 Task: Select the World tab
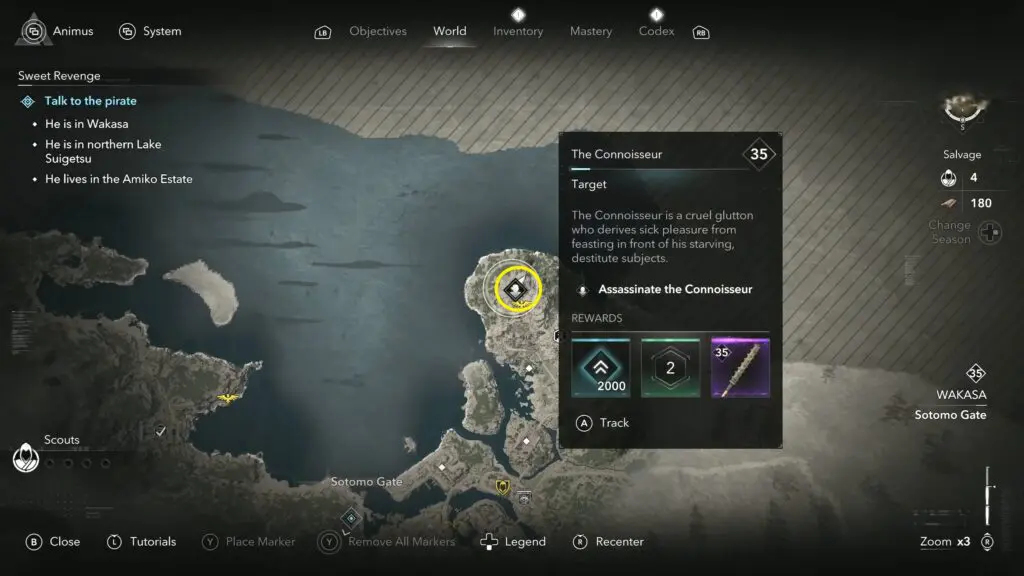[x=449, y=31]
